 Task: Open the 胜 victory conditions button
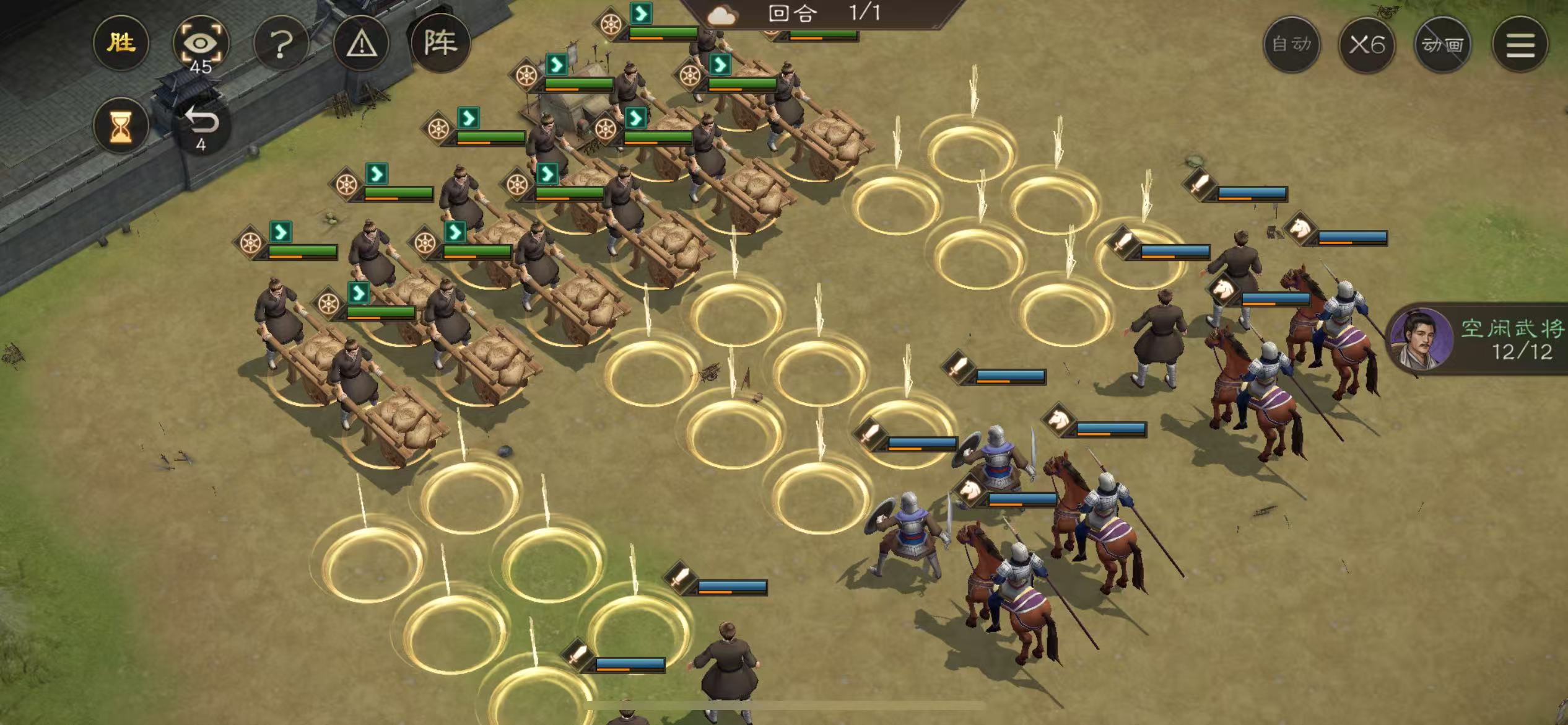click(x=121, y=43)
